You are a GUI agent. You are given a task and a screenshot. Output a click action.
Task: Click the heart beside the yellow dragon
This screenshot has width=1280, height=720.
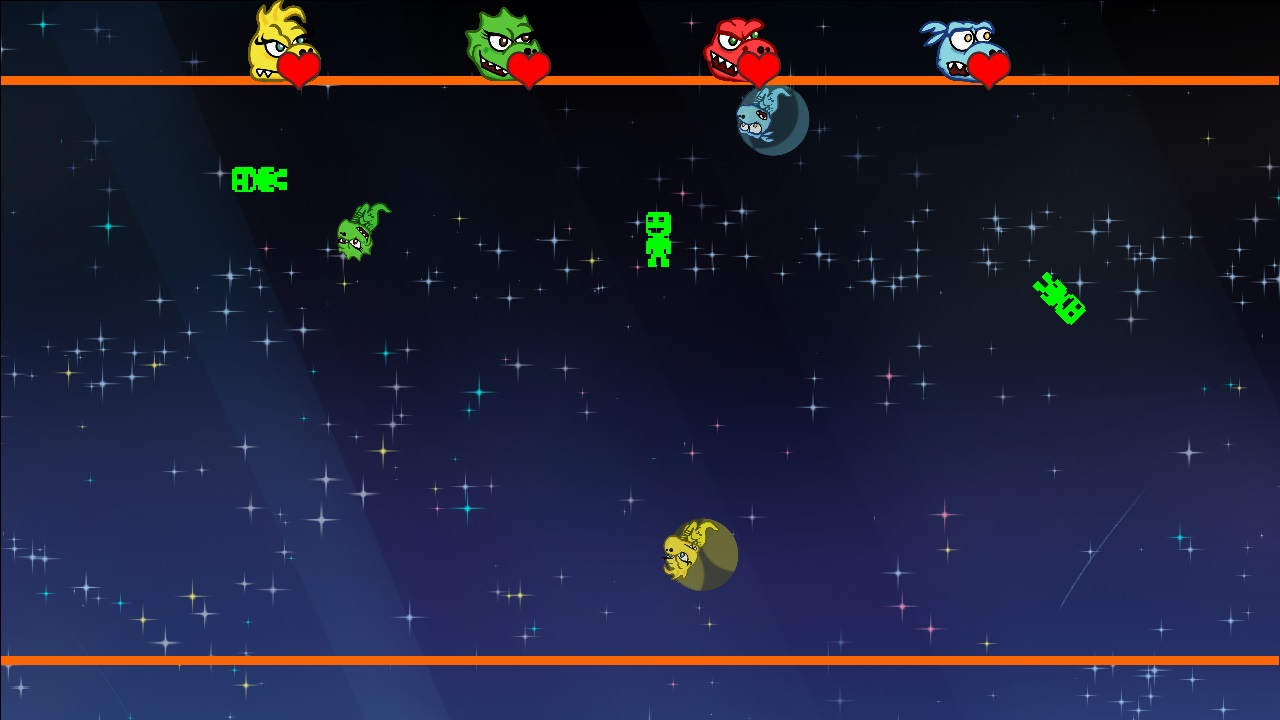point(299,68)
